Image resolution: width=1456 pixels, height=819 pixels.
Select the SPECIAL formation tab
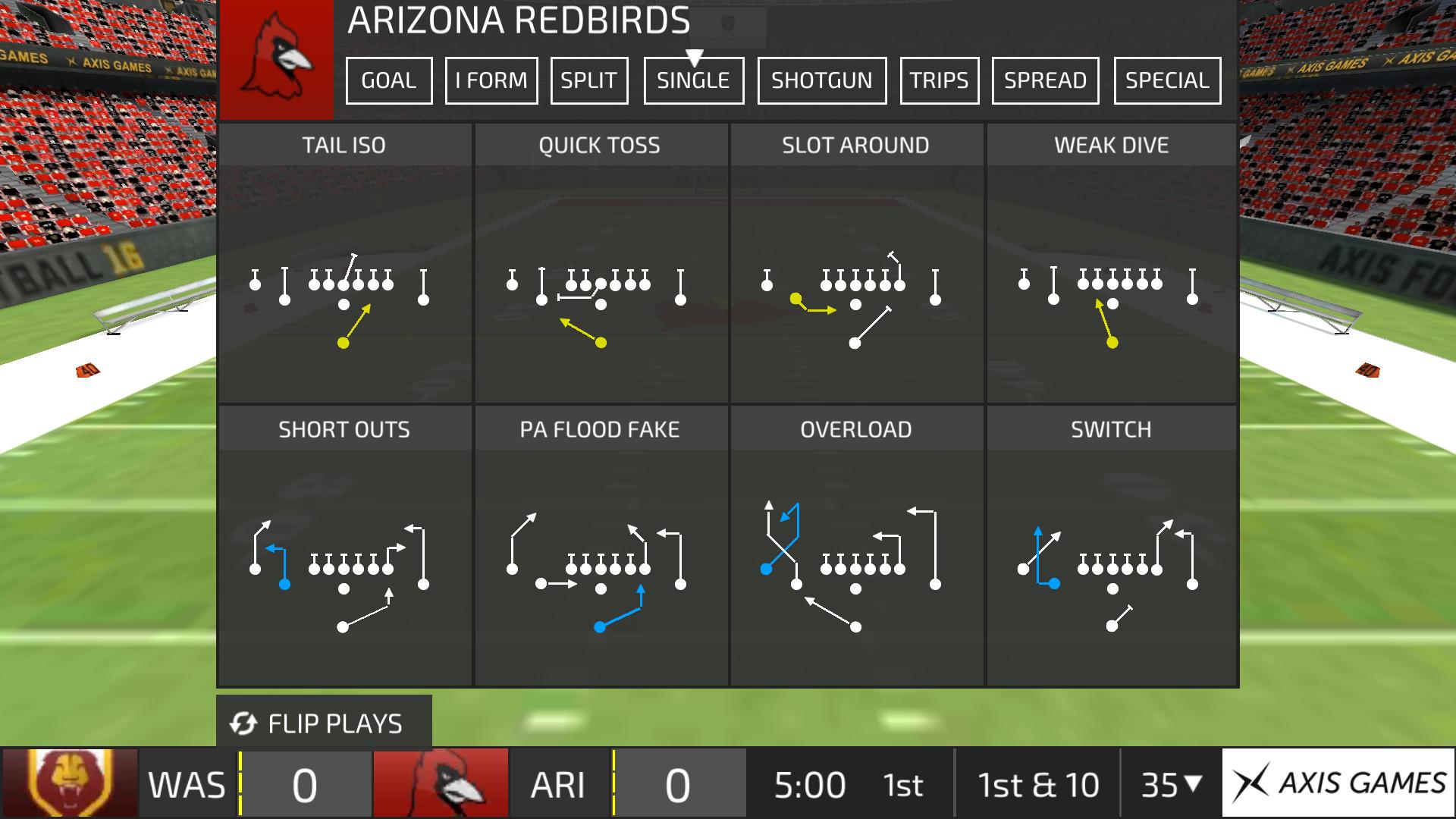point(1166,80)
